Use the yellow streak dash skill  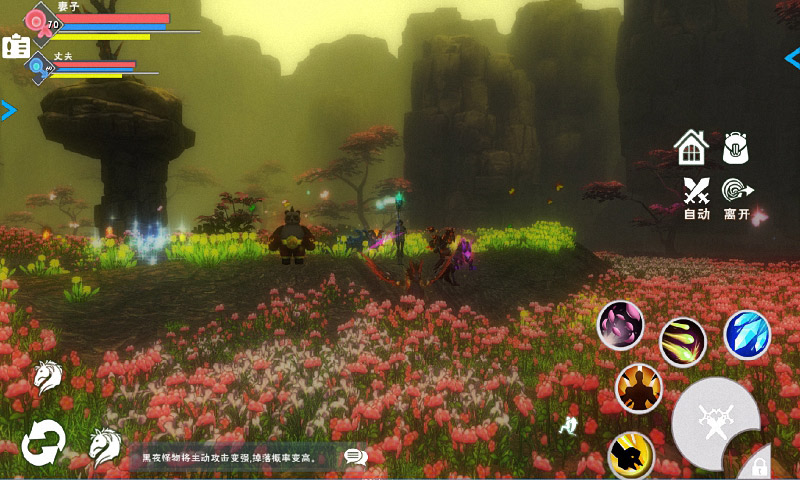(683, 342)
